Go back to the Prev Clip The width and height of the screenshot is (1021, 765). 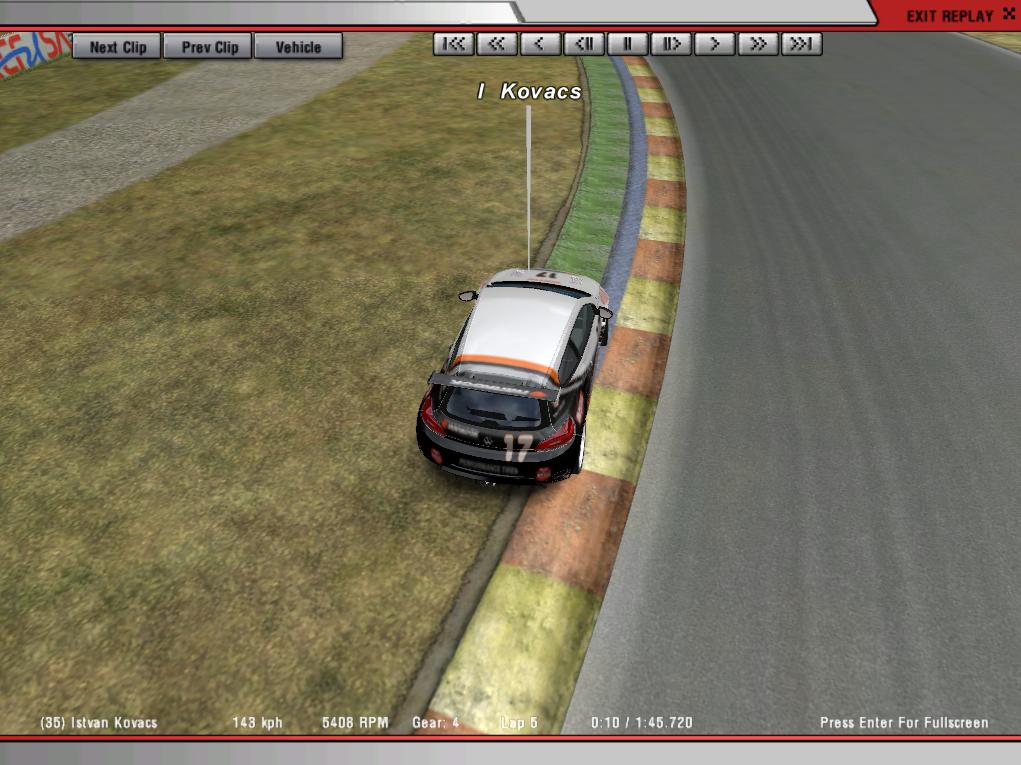[x=210, y=47]
